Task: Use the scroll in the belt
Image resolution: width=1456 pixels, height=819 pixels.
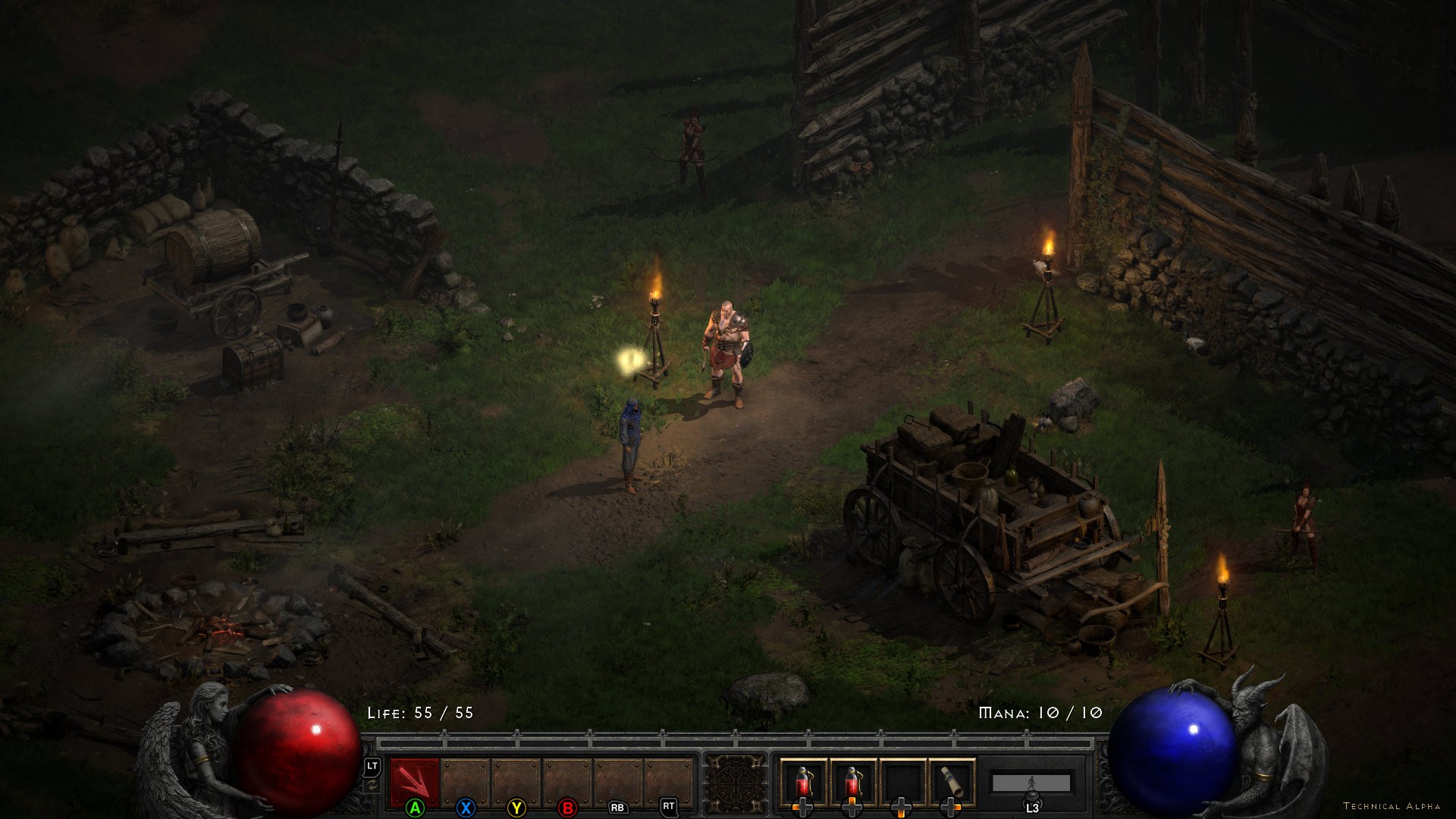Action: point(952,782)
